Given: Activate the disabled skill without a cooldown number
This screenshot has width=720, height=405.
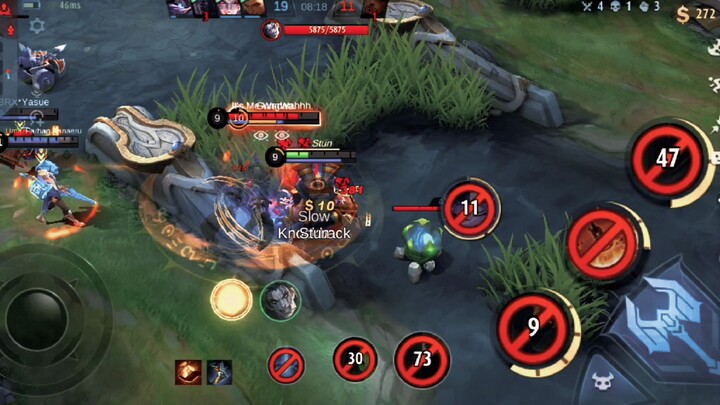Looking at the screenshot, I should click(601, 243).
